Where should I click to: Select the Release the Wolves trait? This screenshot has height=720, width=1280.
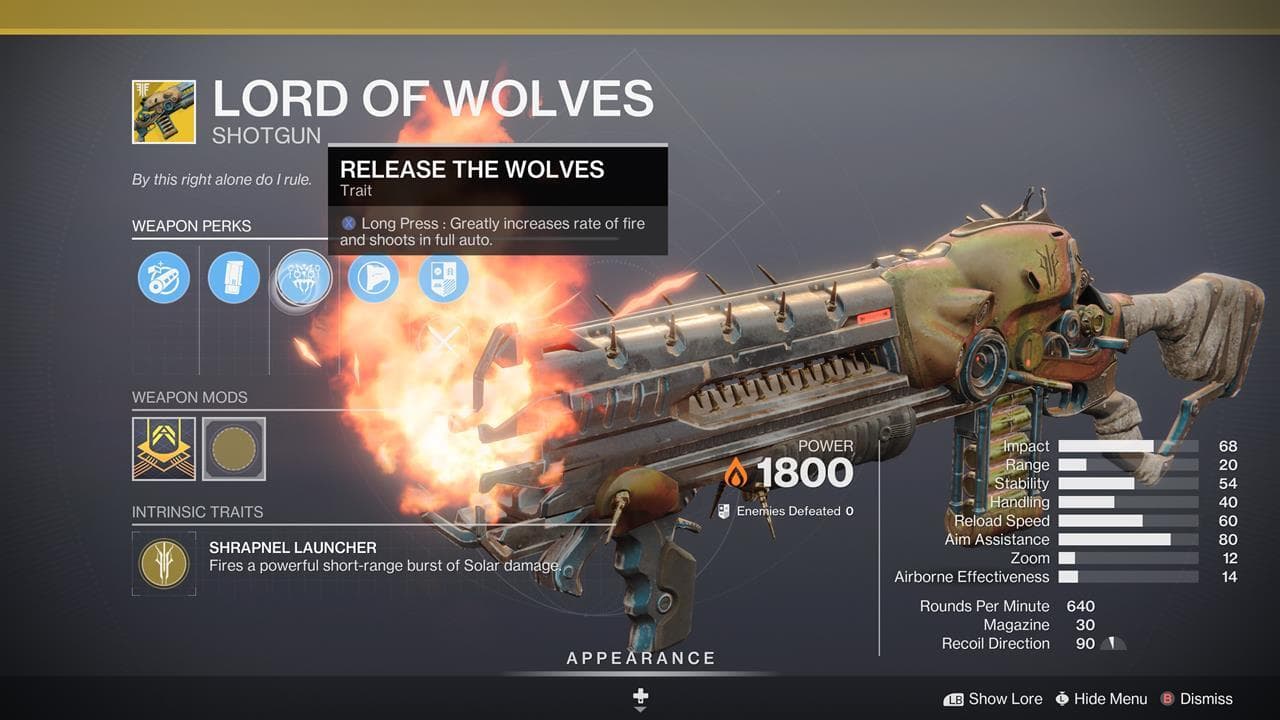[303, 277]
